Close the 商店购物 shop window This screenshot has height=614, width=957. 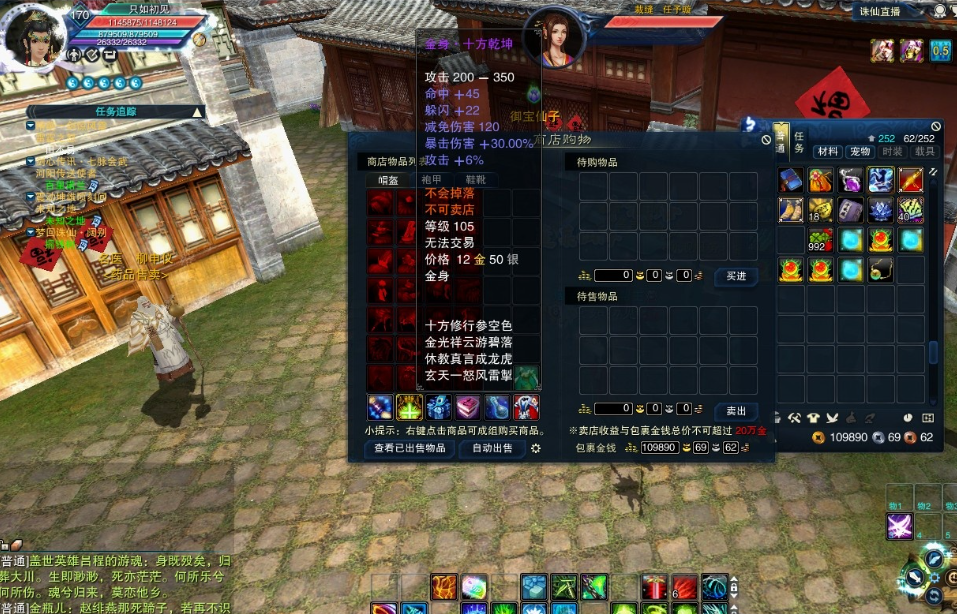[766, 140]
